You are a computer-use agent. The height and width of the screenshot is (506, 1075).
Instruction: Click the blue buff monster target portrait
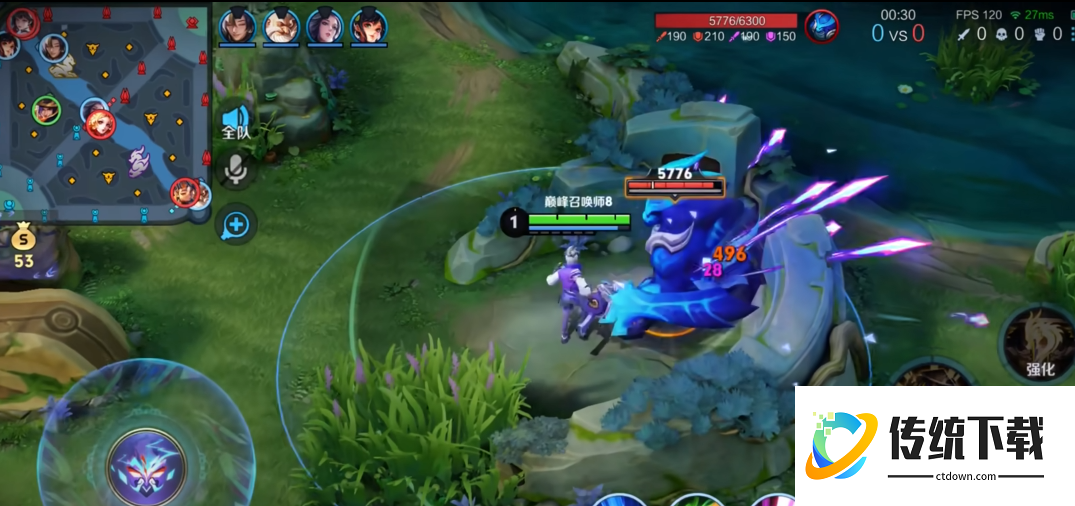pos(822,25)
